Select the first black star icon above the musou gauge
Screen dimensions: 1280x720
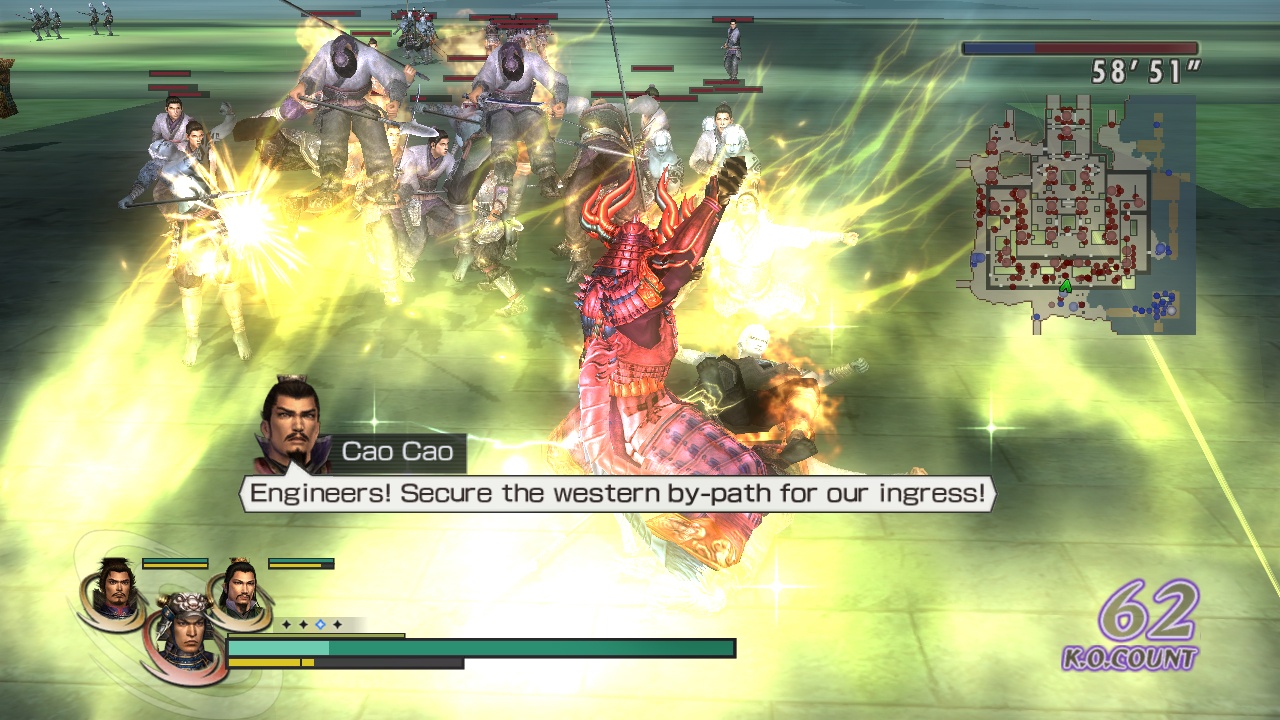click(286, 624)
